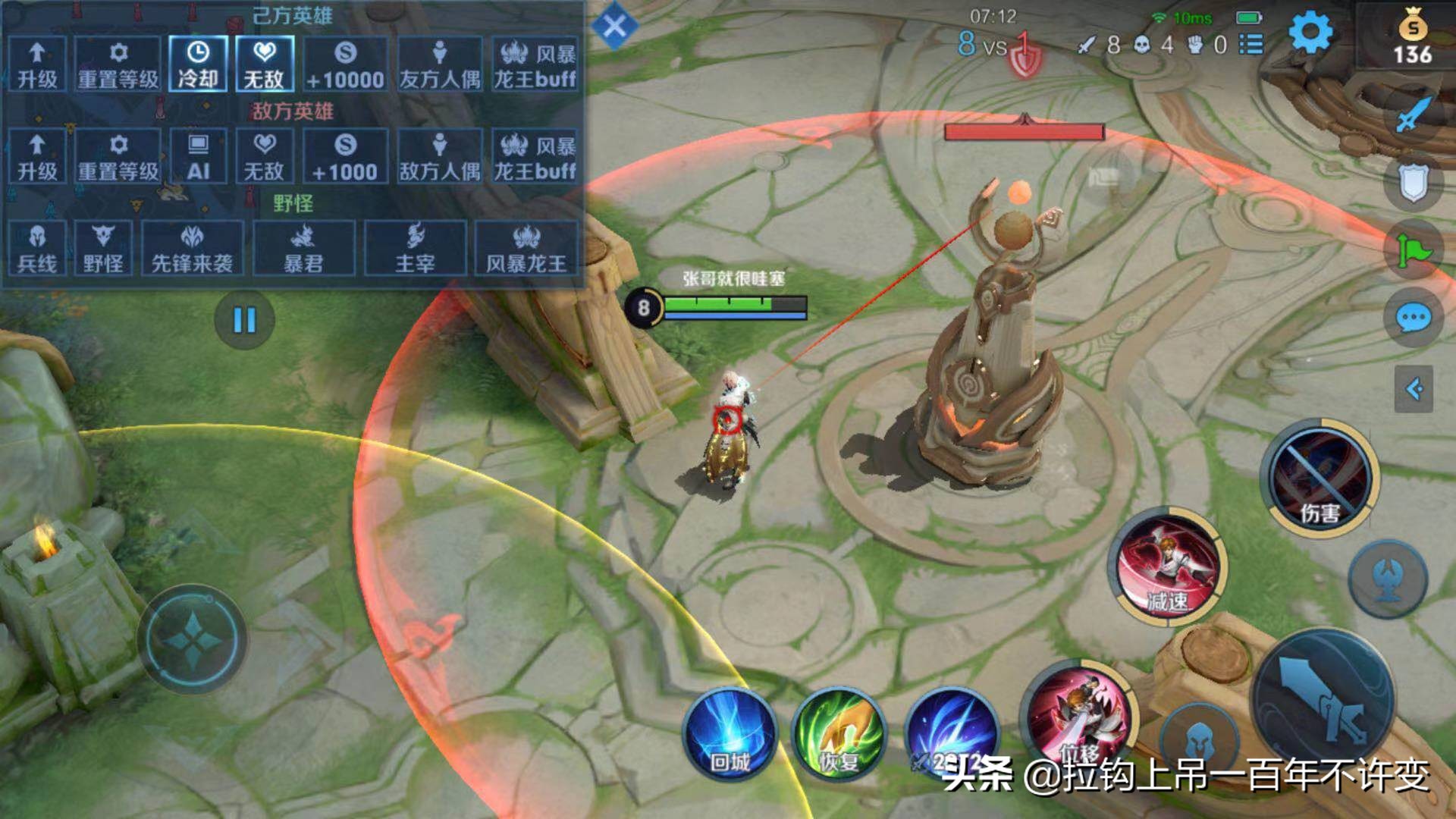This screenshot has width=1456, height=819.
Task: Toggle the 冷却 cooldown option for own hero
Action: click(x=197, y=64)
